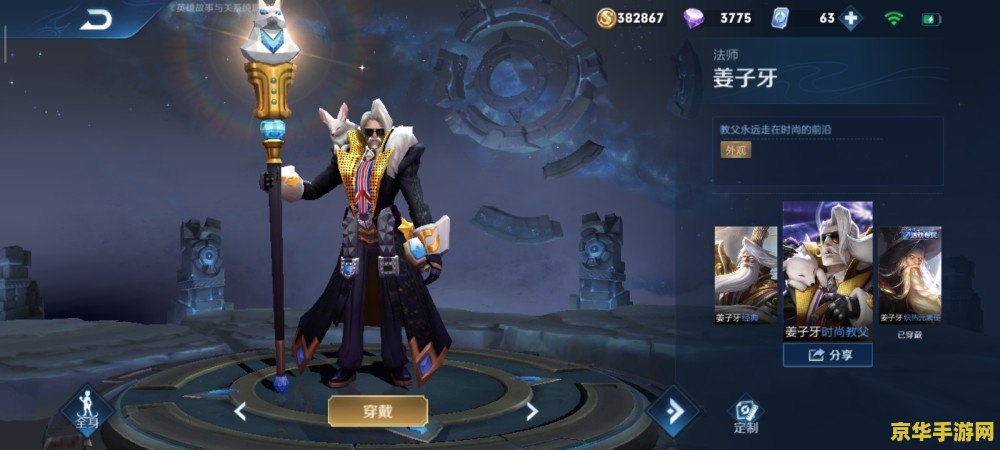Collapse the panel with the diamond arrow button

[x=672, y=409]
